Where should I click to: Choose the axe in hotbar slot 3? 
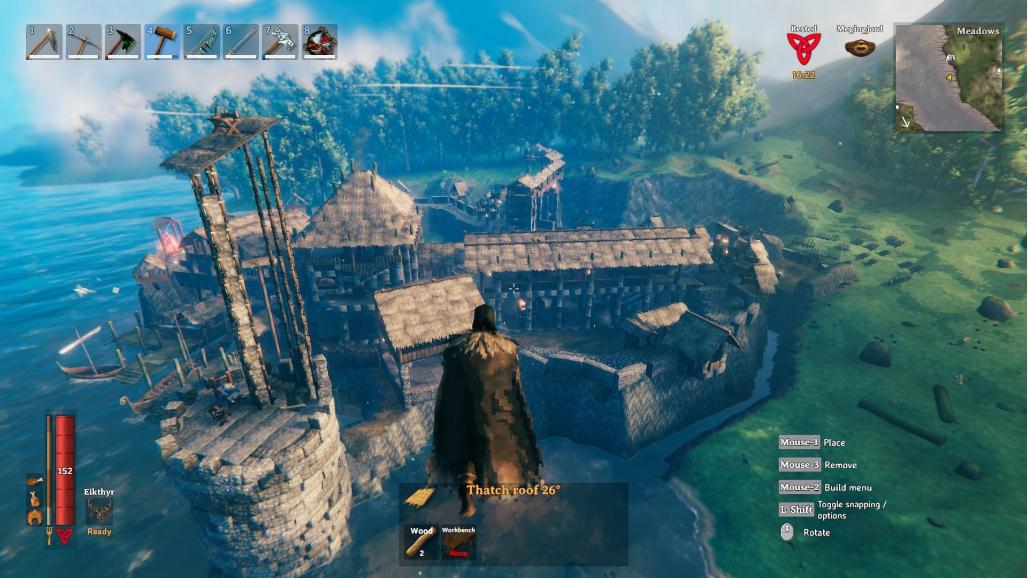122,42
